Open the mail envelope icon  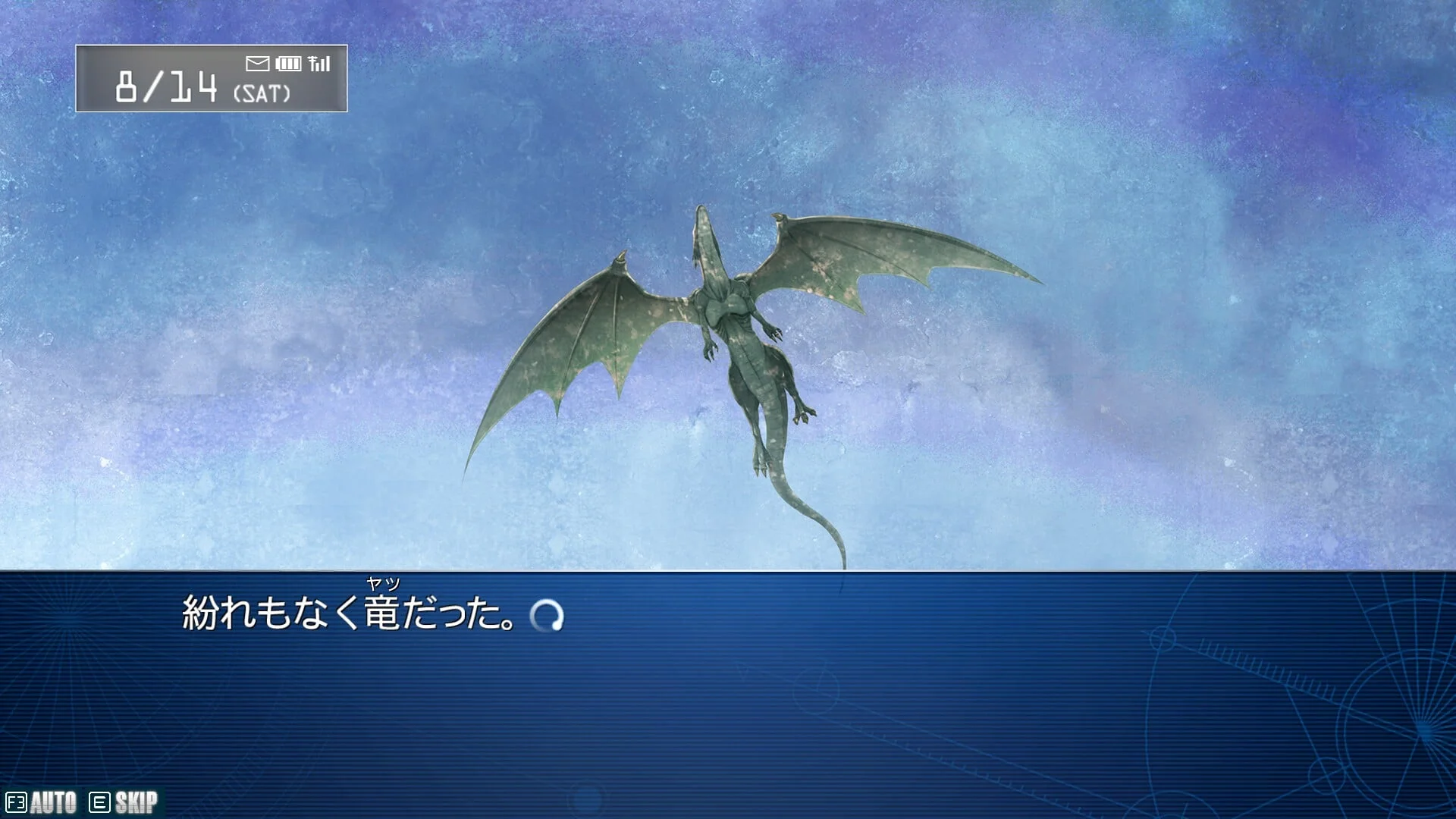click(257, 64)
